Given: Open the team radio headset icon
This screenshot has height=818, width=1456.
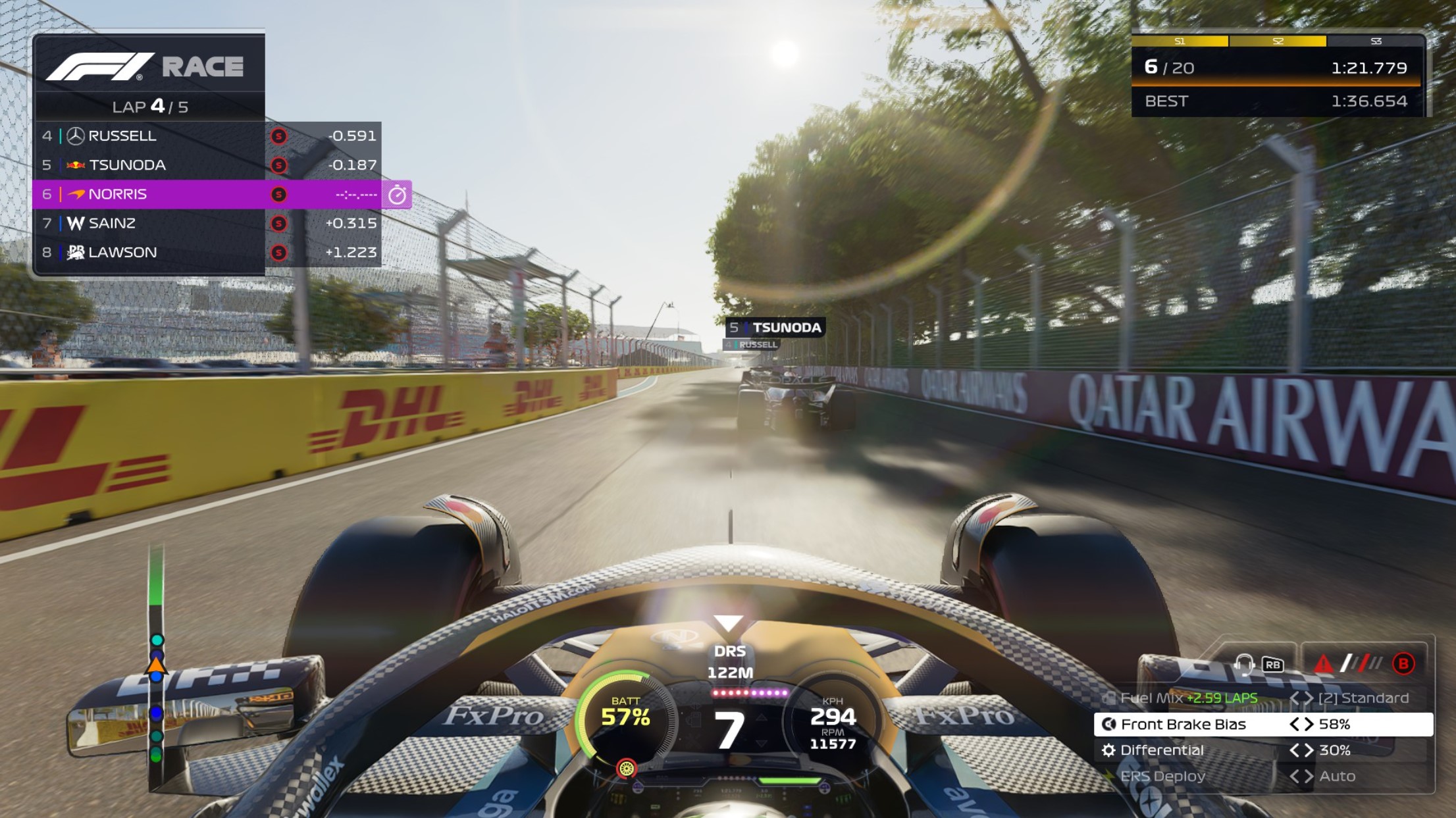Looking at the screenshot, I should point(1243,663).
